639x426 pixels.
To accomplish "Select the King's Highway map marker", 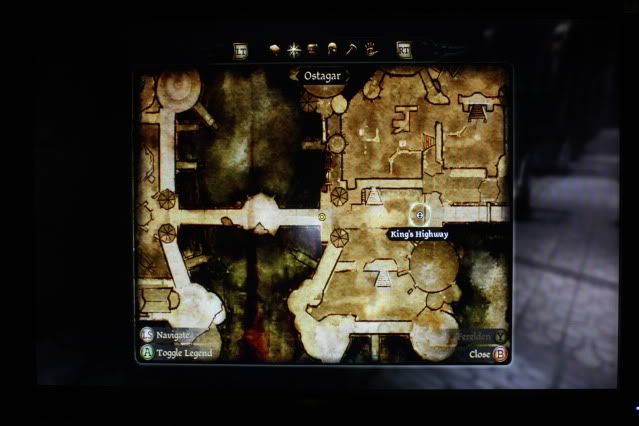I will tap(420, 215).
